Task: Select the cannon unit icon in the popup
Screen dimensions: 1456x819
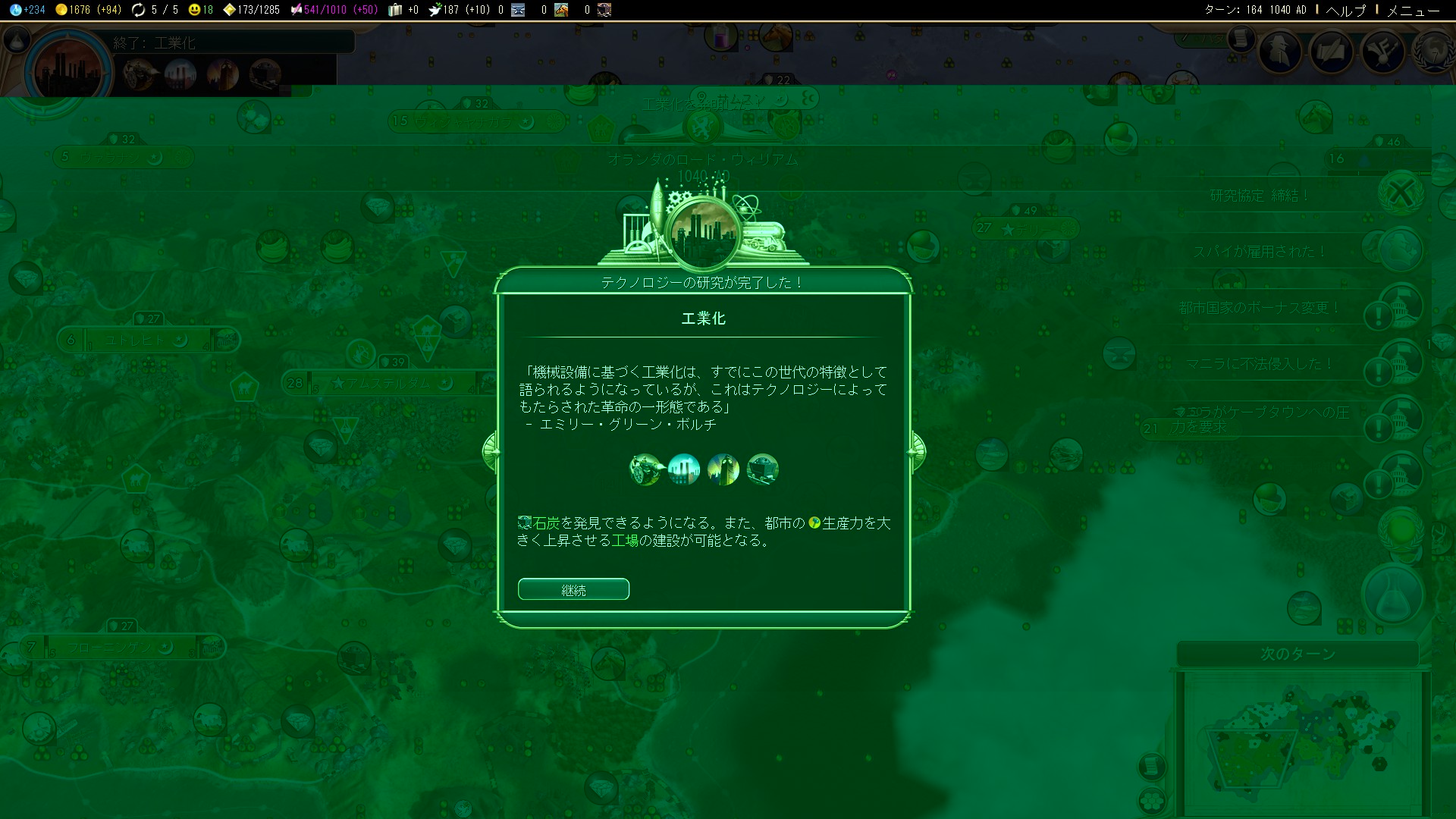Action: 645,469
